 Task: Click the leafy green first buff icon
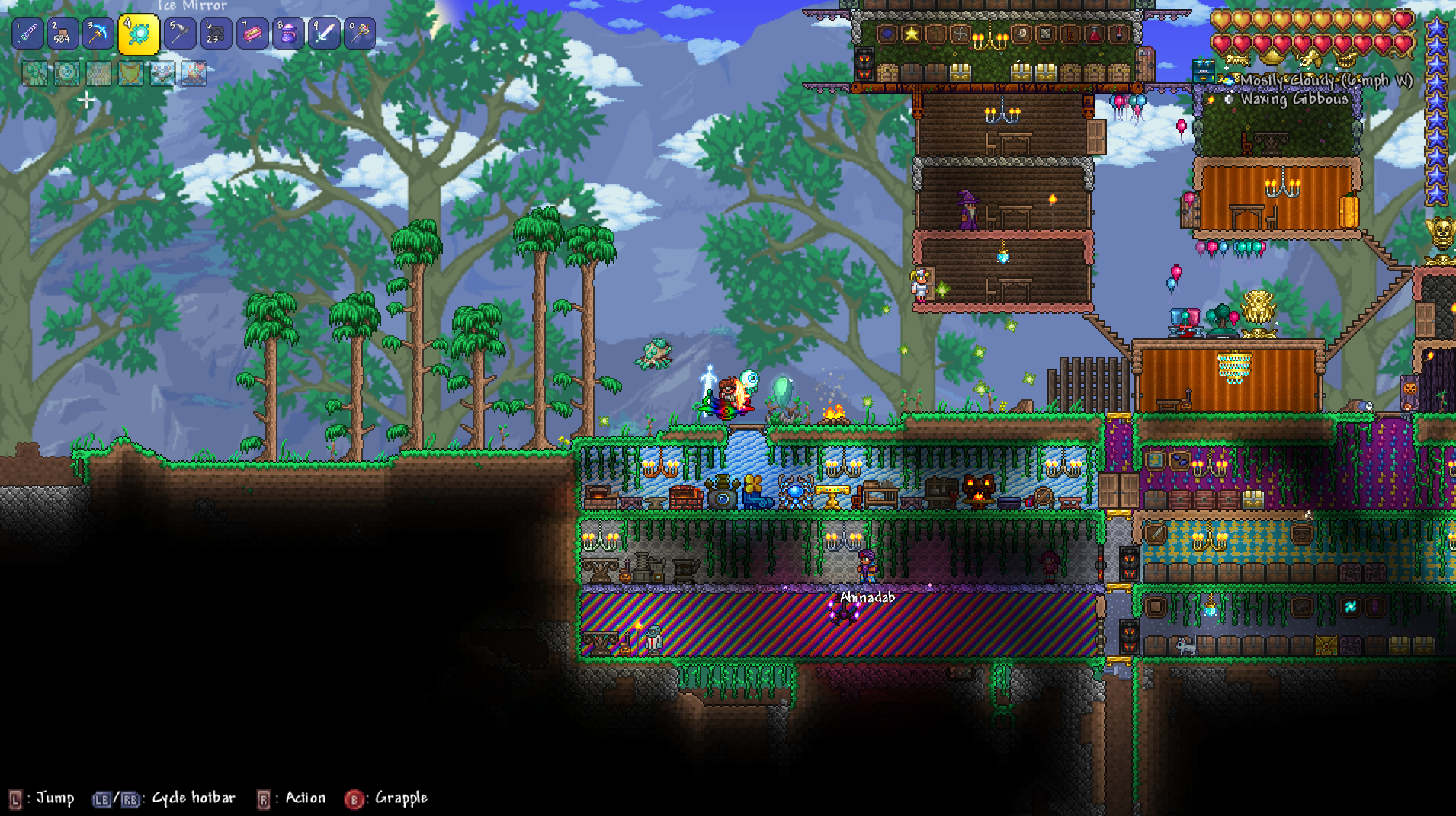coord(34,73)
